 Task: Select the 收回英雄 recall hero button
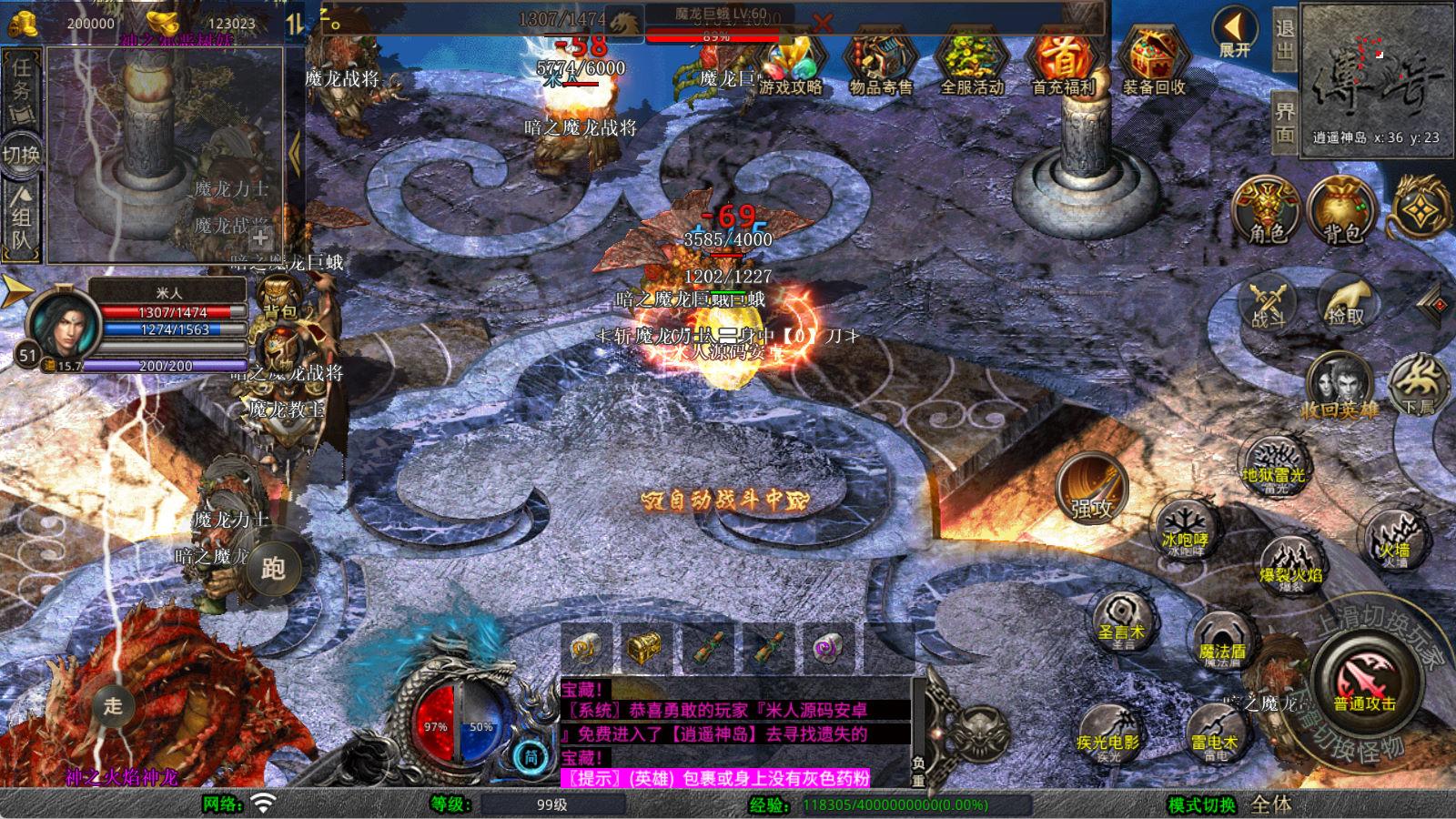(x=1339, y=384)
